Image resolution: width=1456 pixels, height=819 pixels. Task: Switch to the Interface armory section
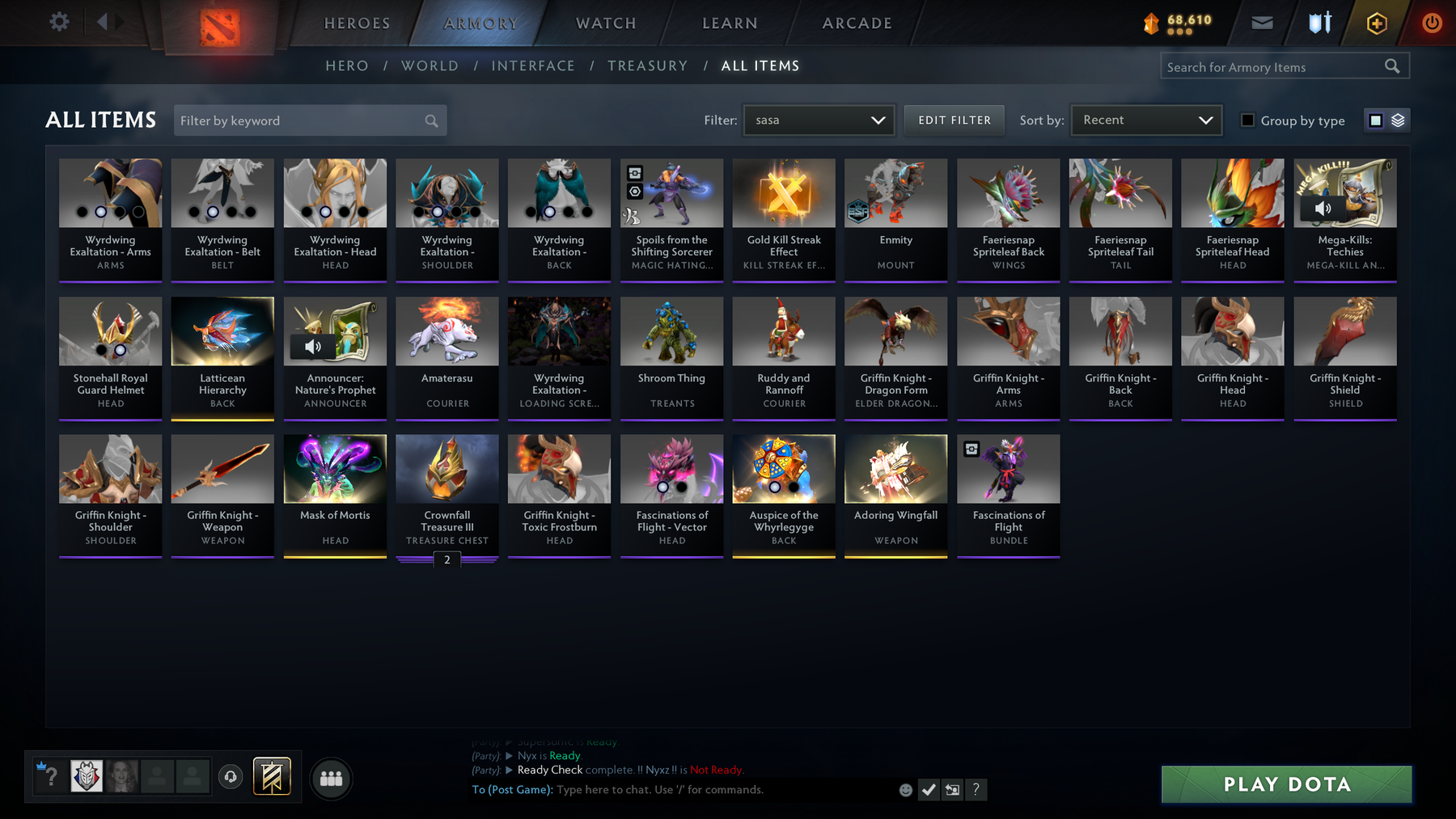533,66
